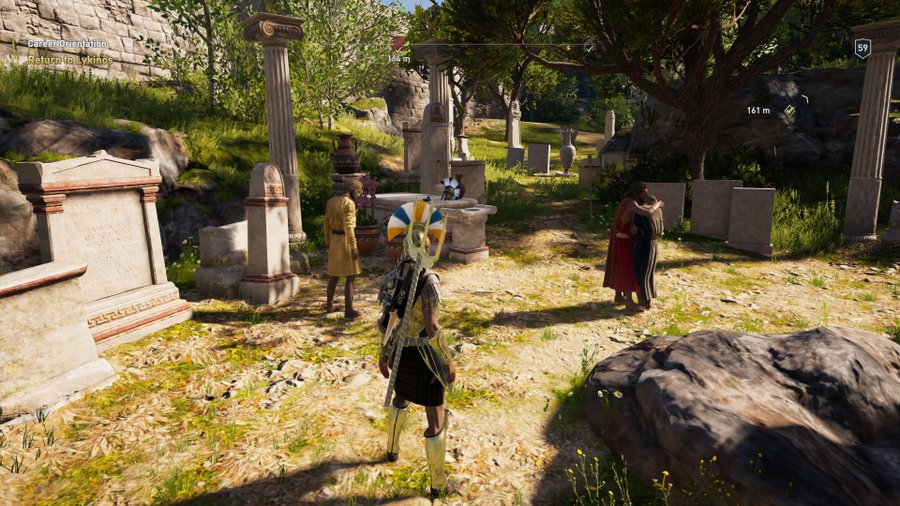Select the Return to Lykinos objective
Viewport: 900px width, 506px height.
(69, 60)
